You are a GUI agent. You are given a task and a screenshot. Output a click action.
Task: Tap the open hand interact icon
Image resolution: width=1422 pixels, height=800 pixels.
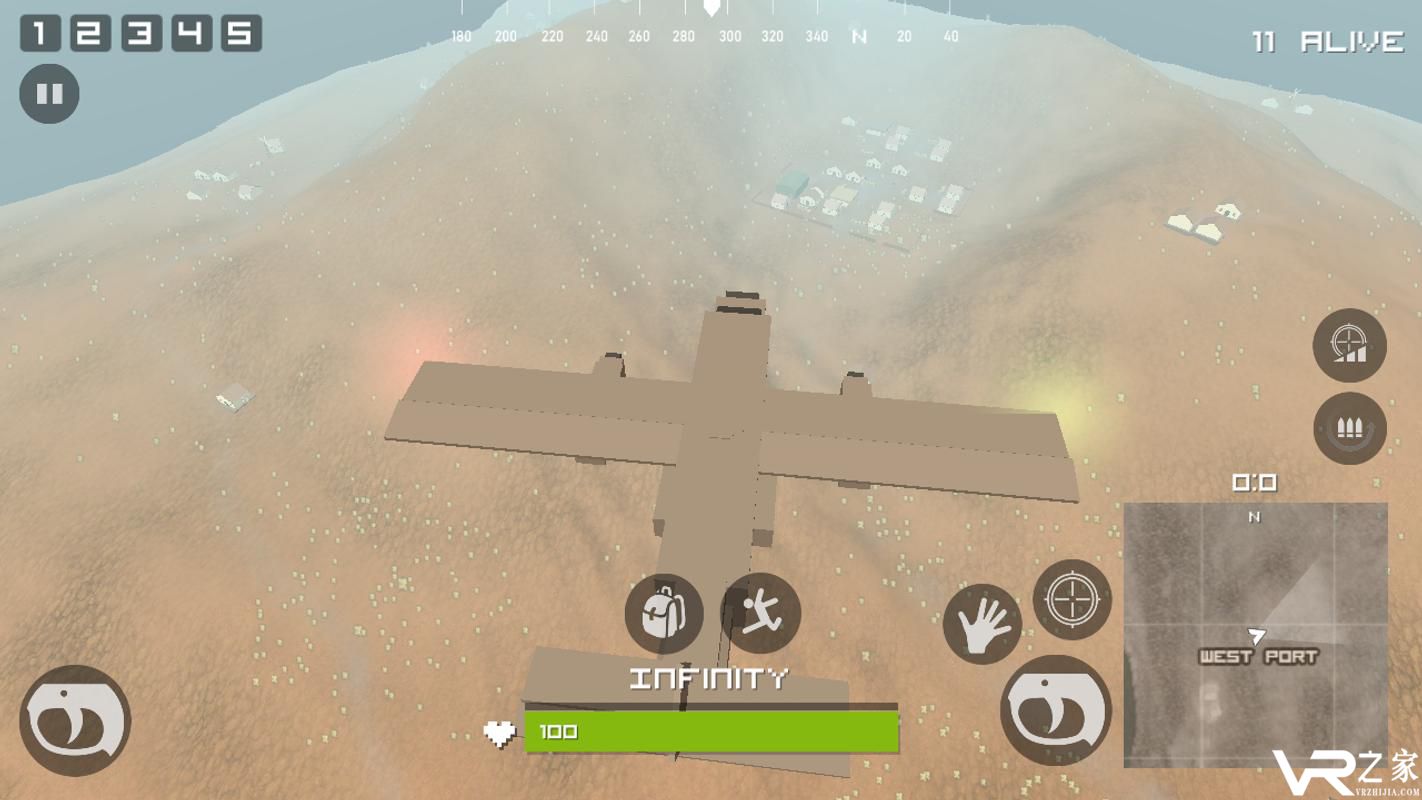pyautogui.click(x=982, y=624)
